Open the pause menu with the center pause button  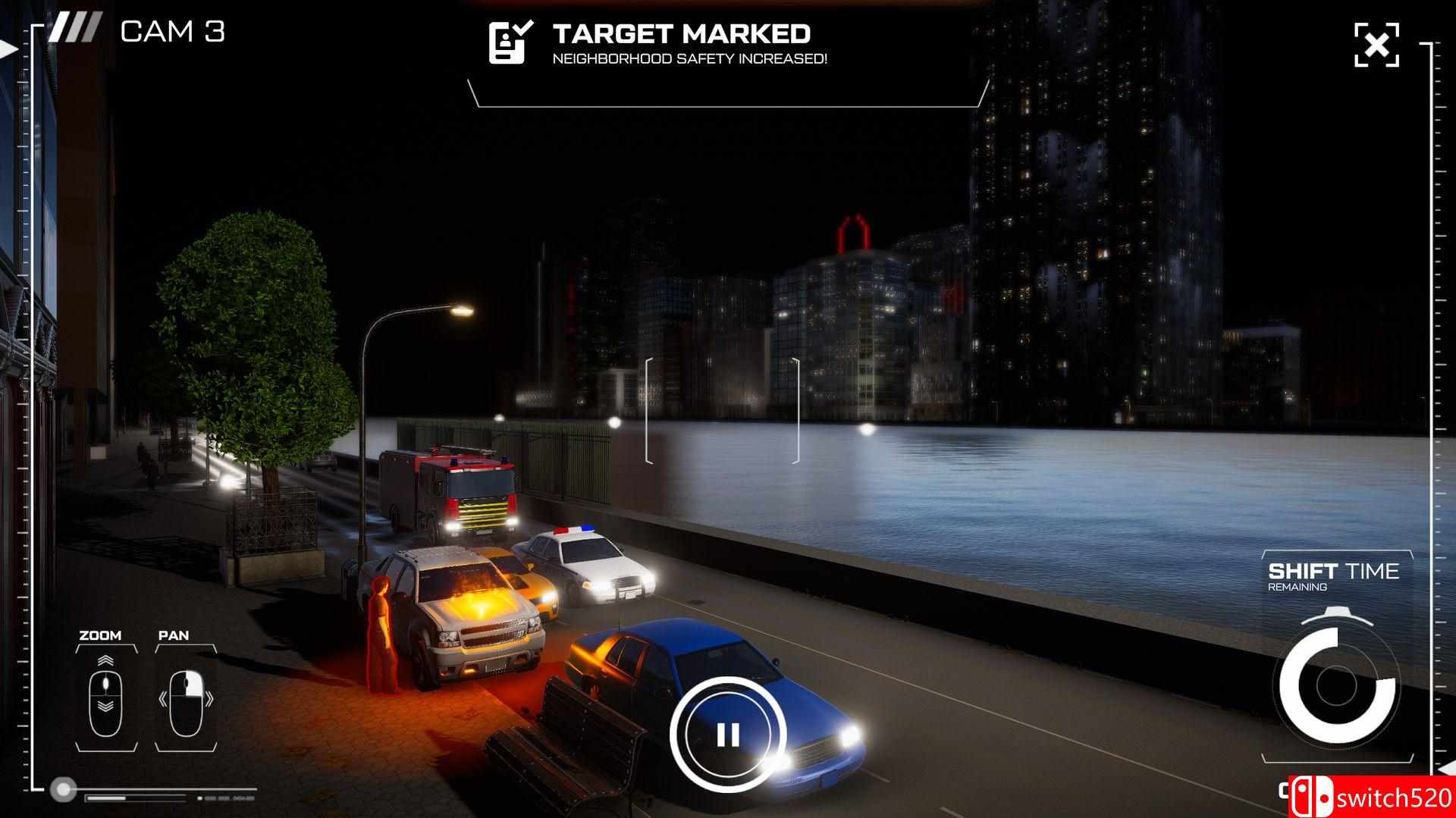point(730,733)
